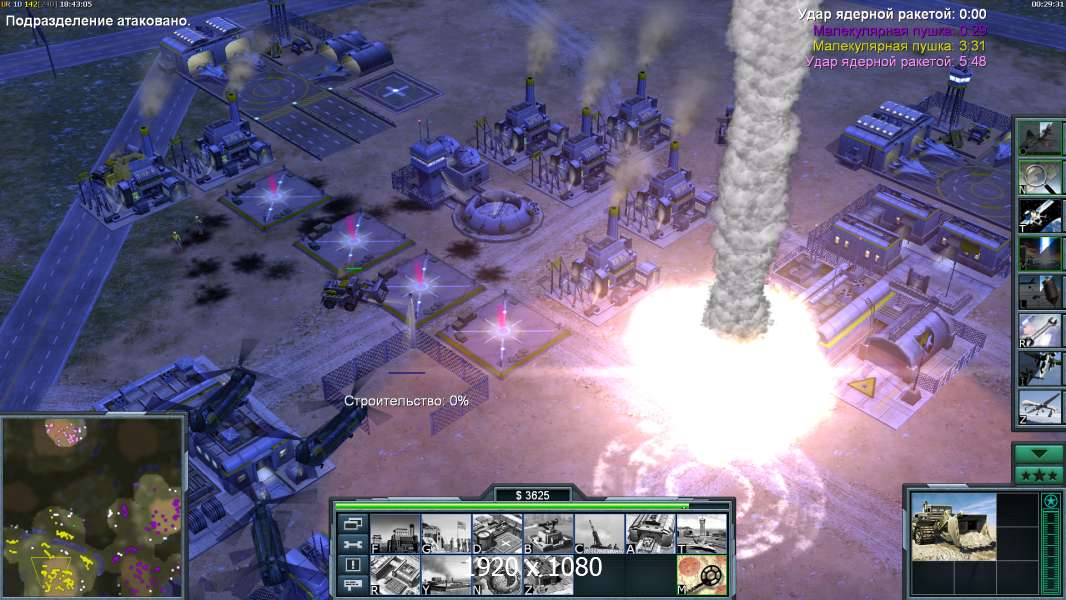Select the power plant build icon (F)

[395, 533]
